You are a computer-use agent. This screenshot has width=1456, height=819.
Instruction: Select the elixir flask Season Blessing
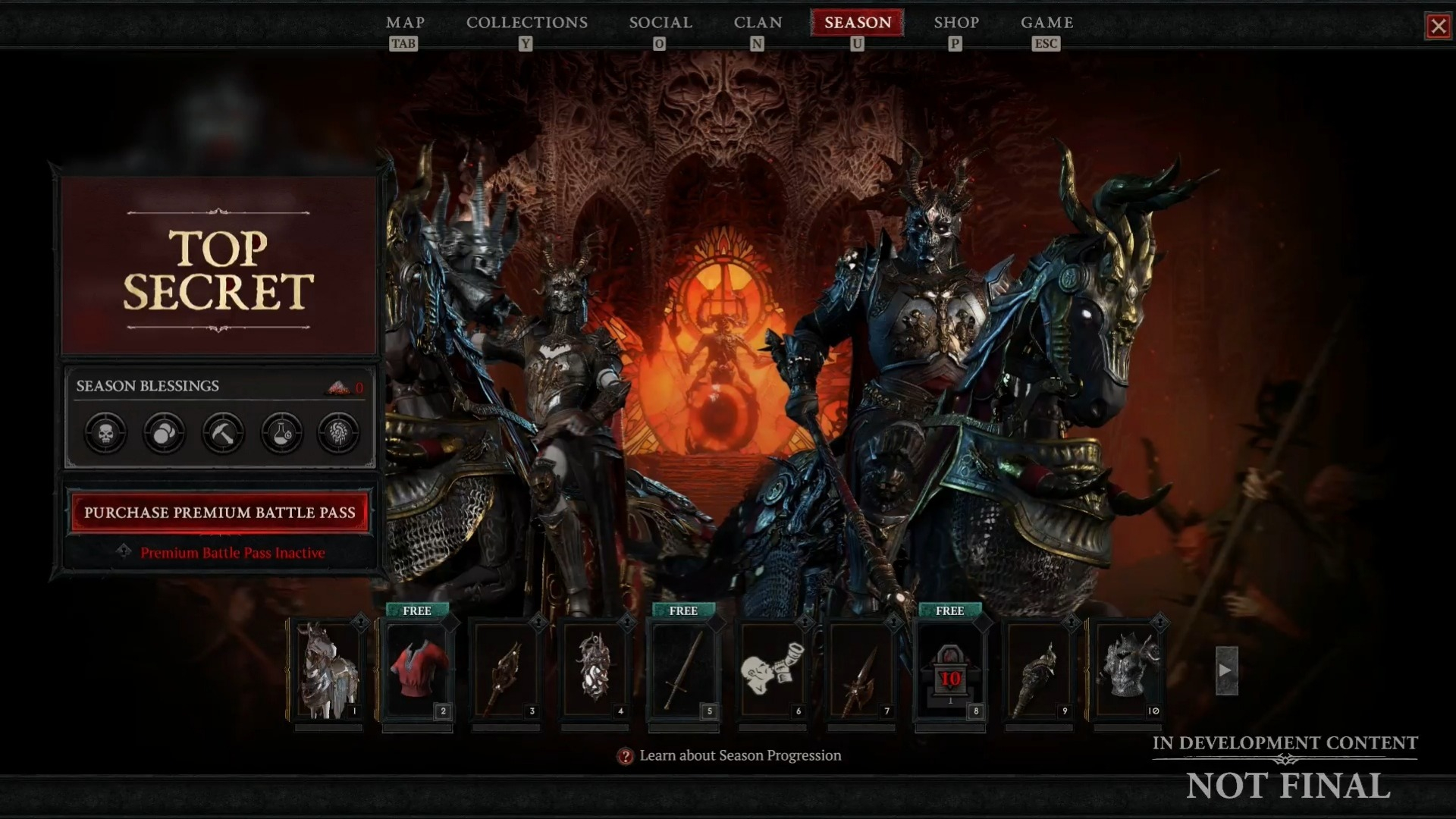coord(281,432)
